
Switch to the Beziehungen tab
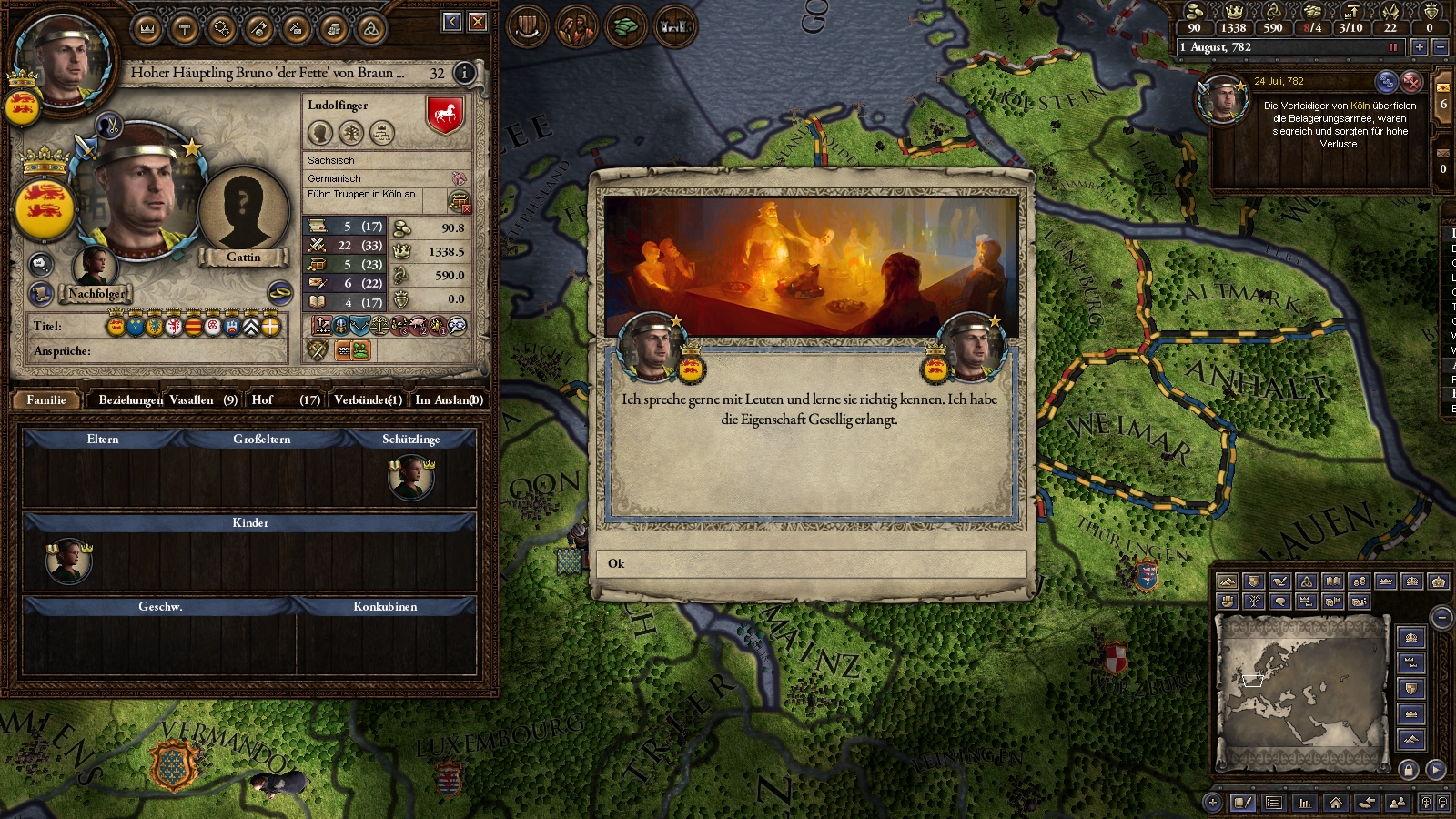(x=130, y=399)
